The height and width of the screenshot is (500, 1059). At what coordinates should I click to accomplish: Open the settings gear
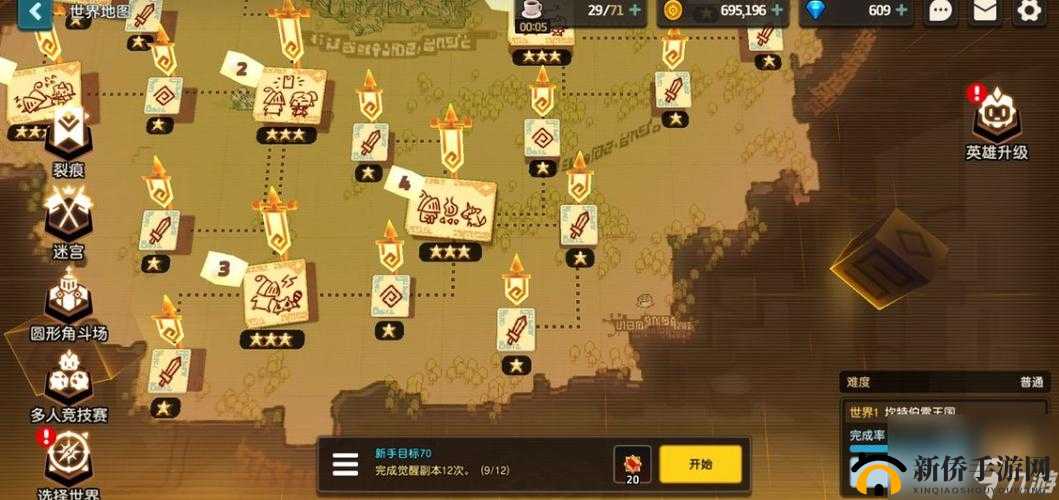click(1029, 12)
